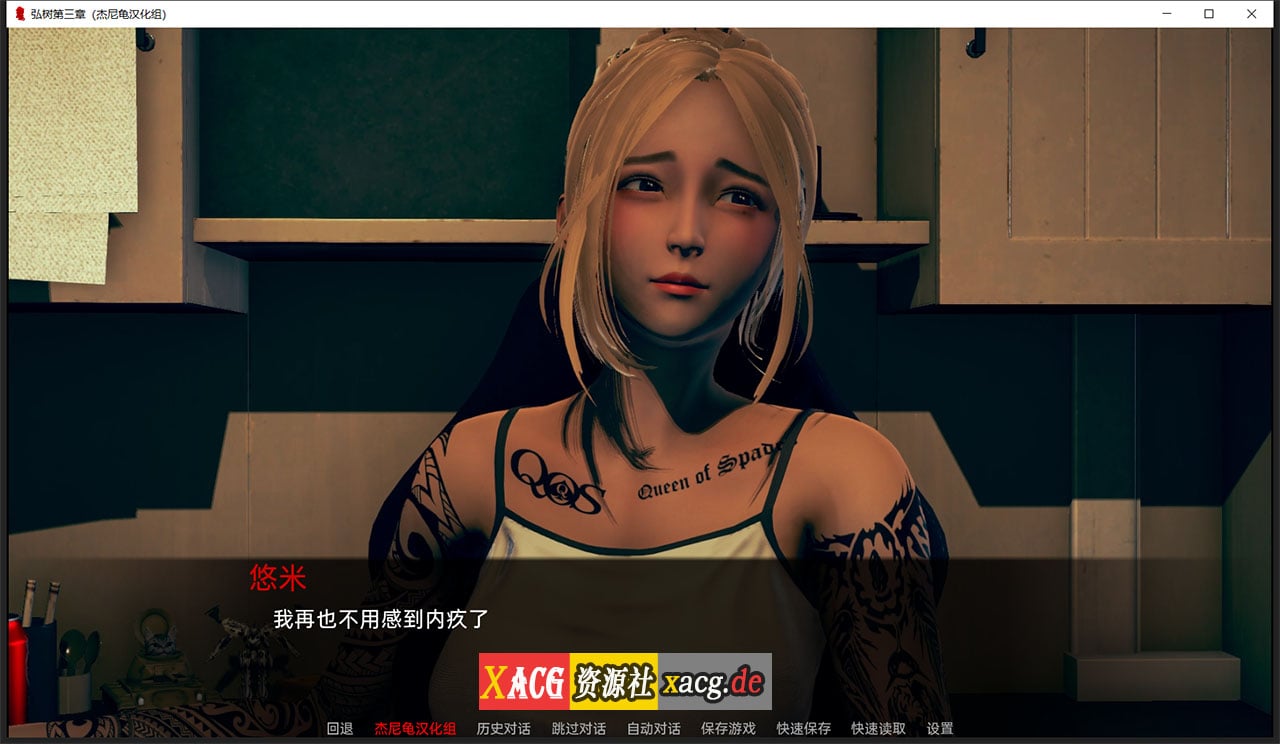Minimize the game window

tap(1166, 14)
